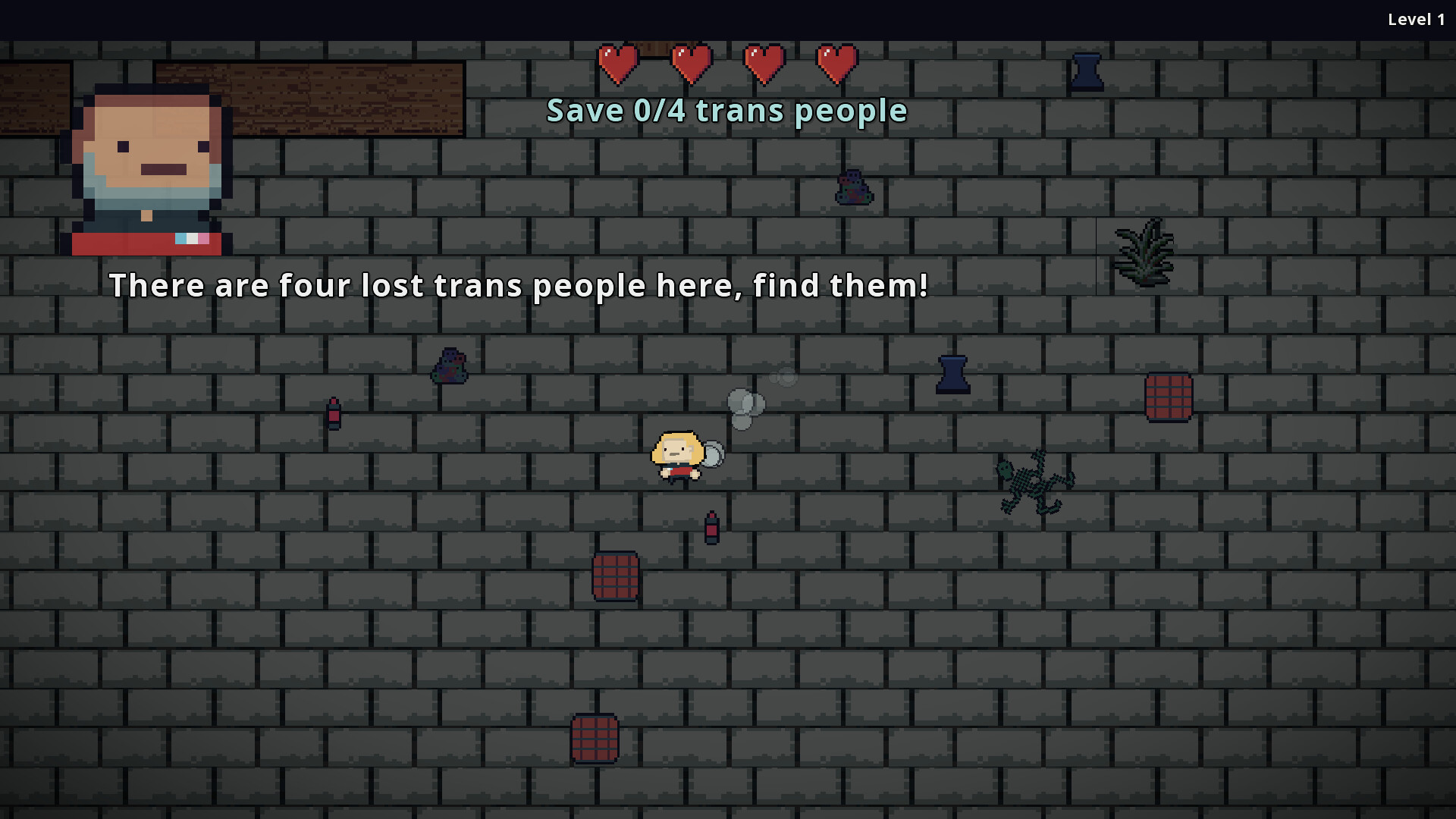Click the green plant on the right wall
Screen dimensions: 1456x819
click(1142, 254)
